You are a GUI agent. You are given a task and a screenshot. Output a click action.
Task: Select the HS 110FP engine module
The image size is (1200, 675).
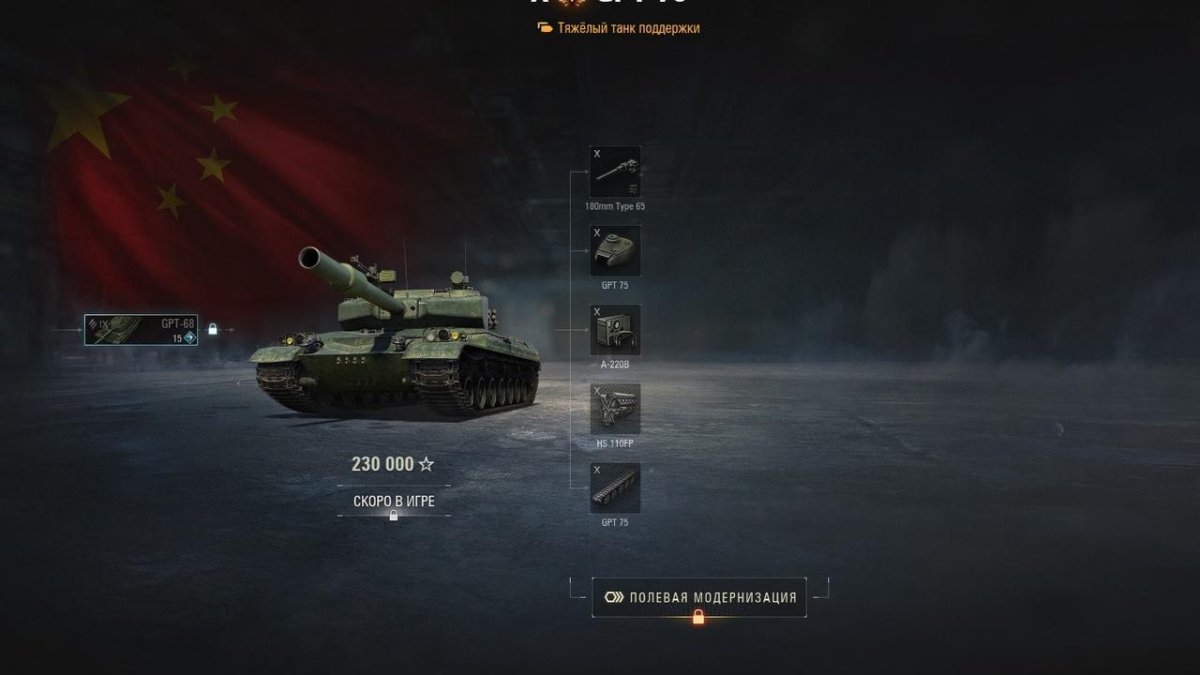[615, 409]
